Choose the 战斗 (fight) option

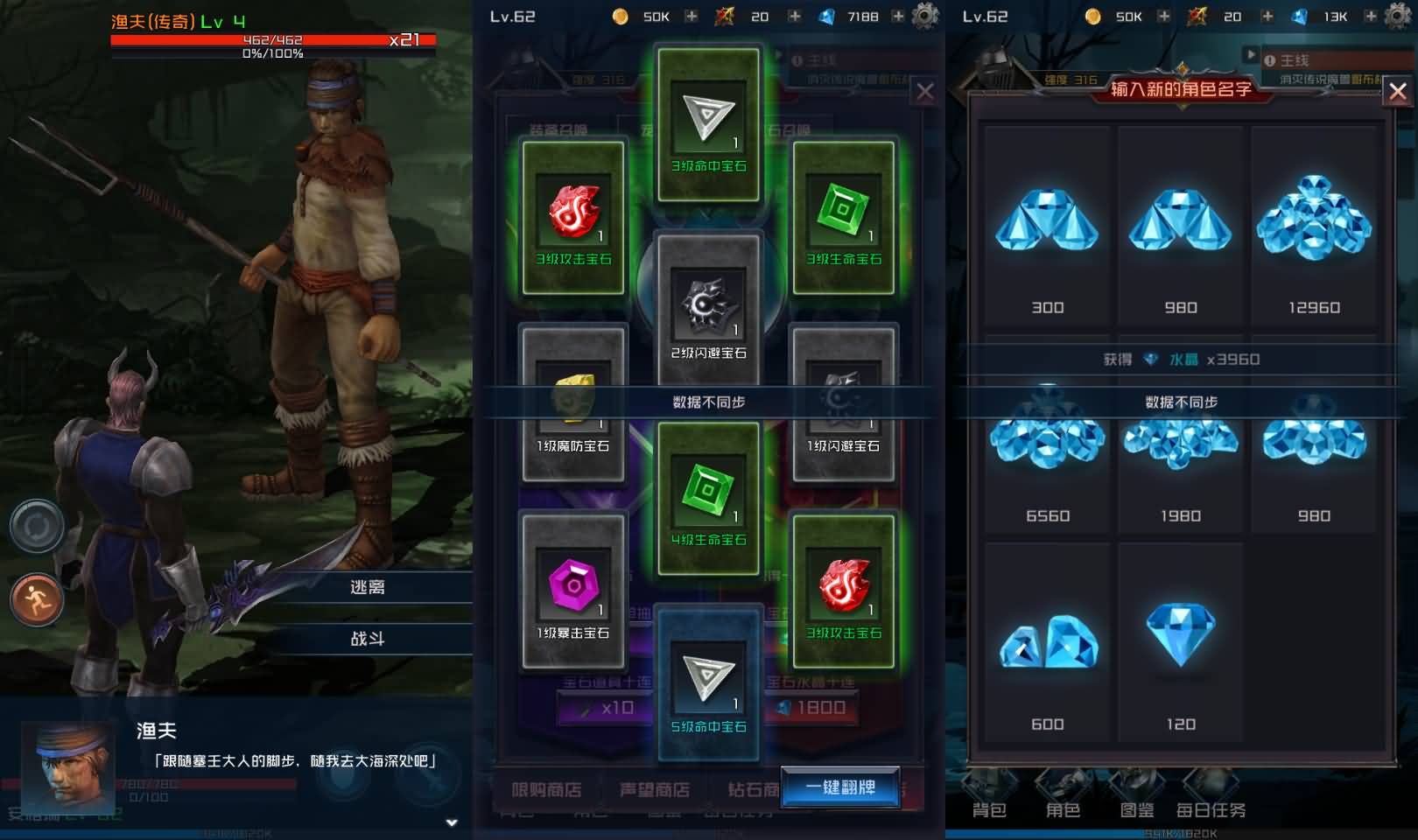click(368, 639)
